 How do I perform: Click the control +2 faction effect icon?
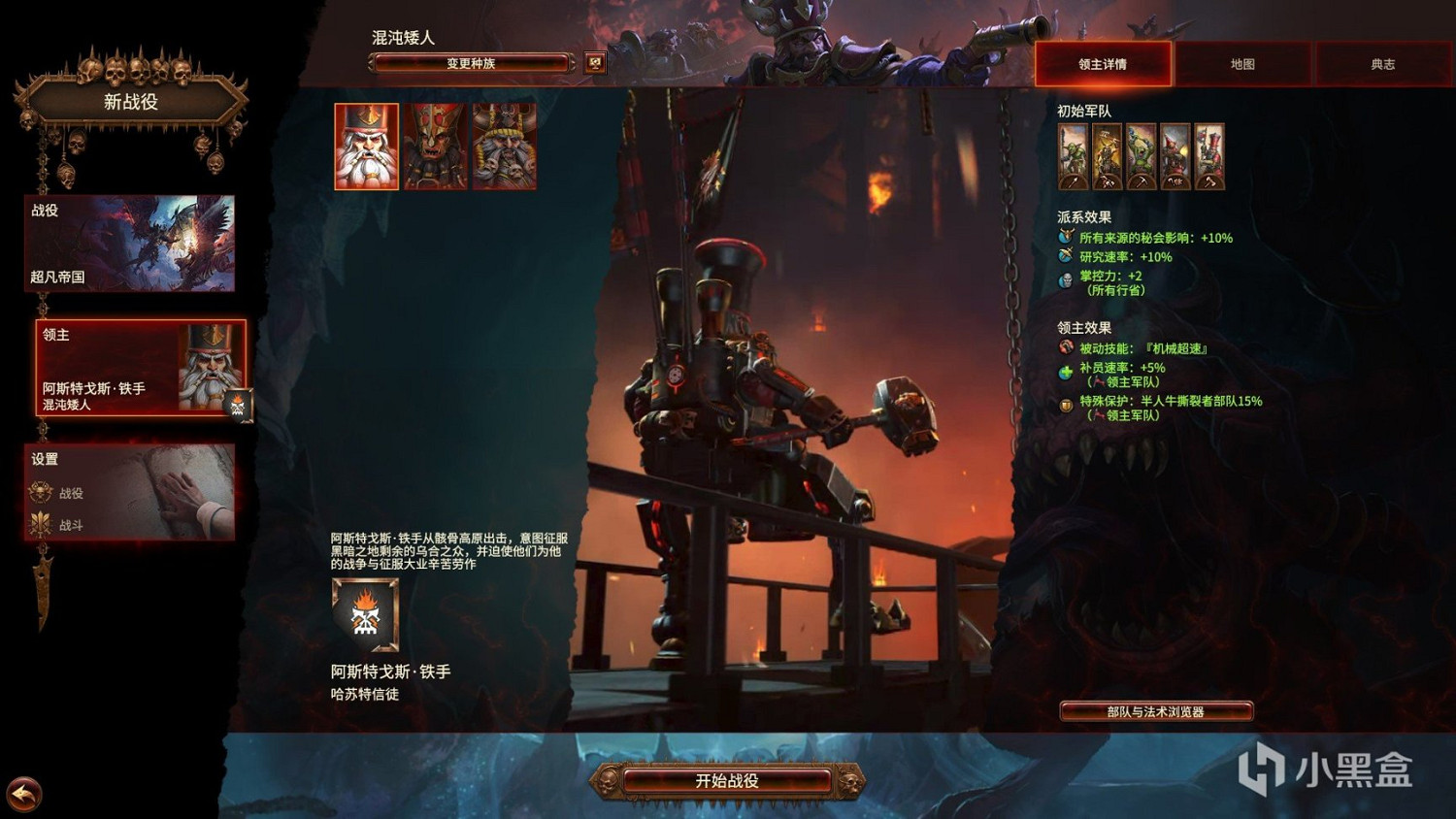(x=1066, y=278)
